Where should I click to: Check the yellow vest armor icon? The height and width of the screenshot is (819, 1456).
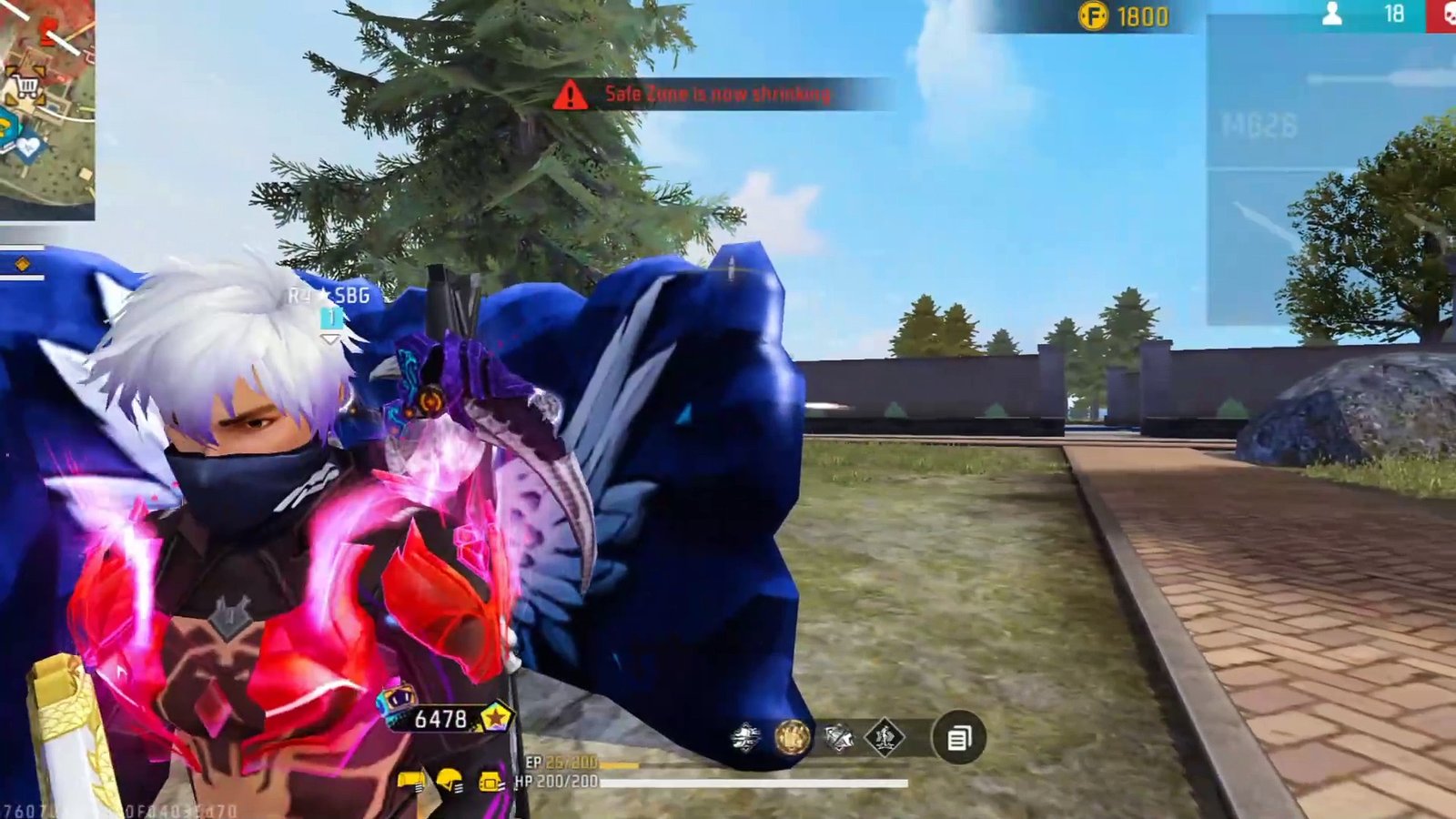tap(490, 781)
